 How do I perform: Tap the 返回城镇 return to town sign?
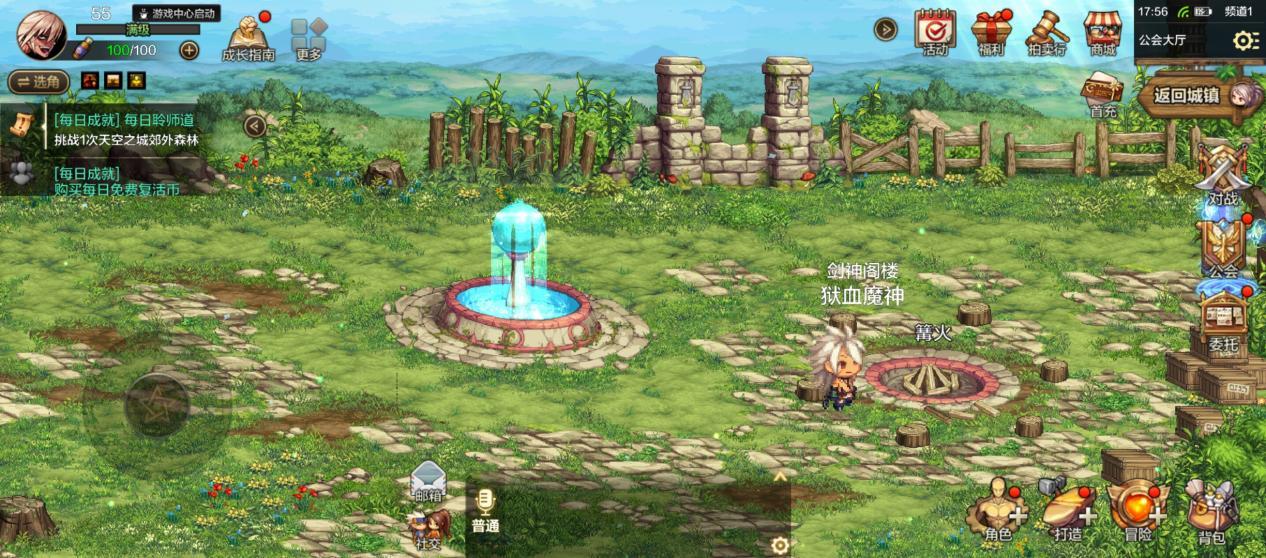pos(1186,96)
